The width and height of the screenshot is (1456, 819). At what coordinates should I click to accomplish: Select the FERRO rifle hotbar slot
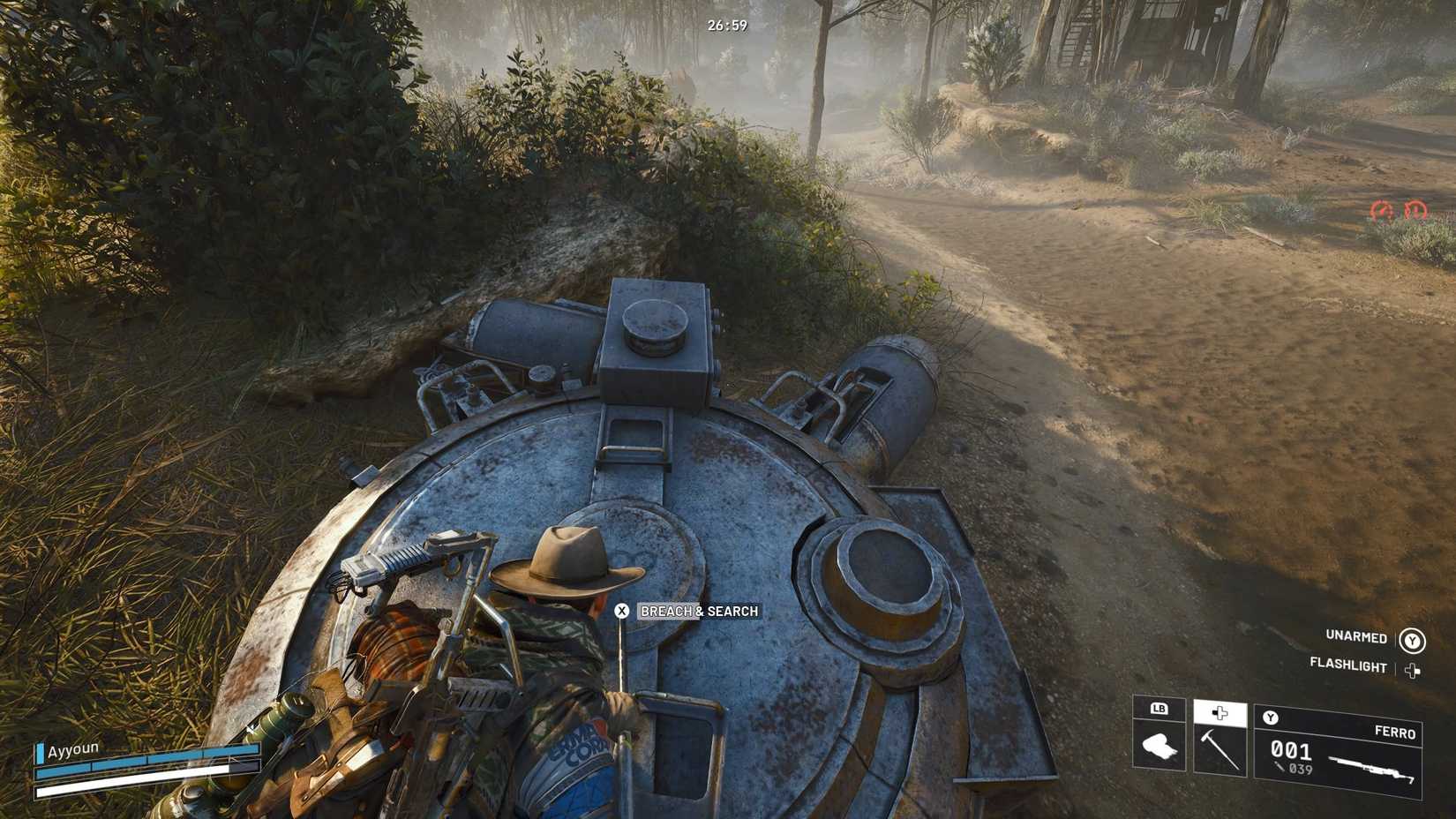(1340, 751)
